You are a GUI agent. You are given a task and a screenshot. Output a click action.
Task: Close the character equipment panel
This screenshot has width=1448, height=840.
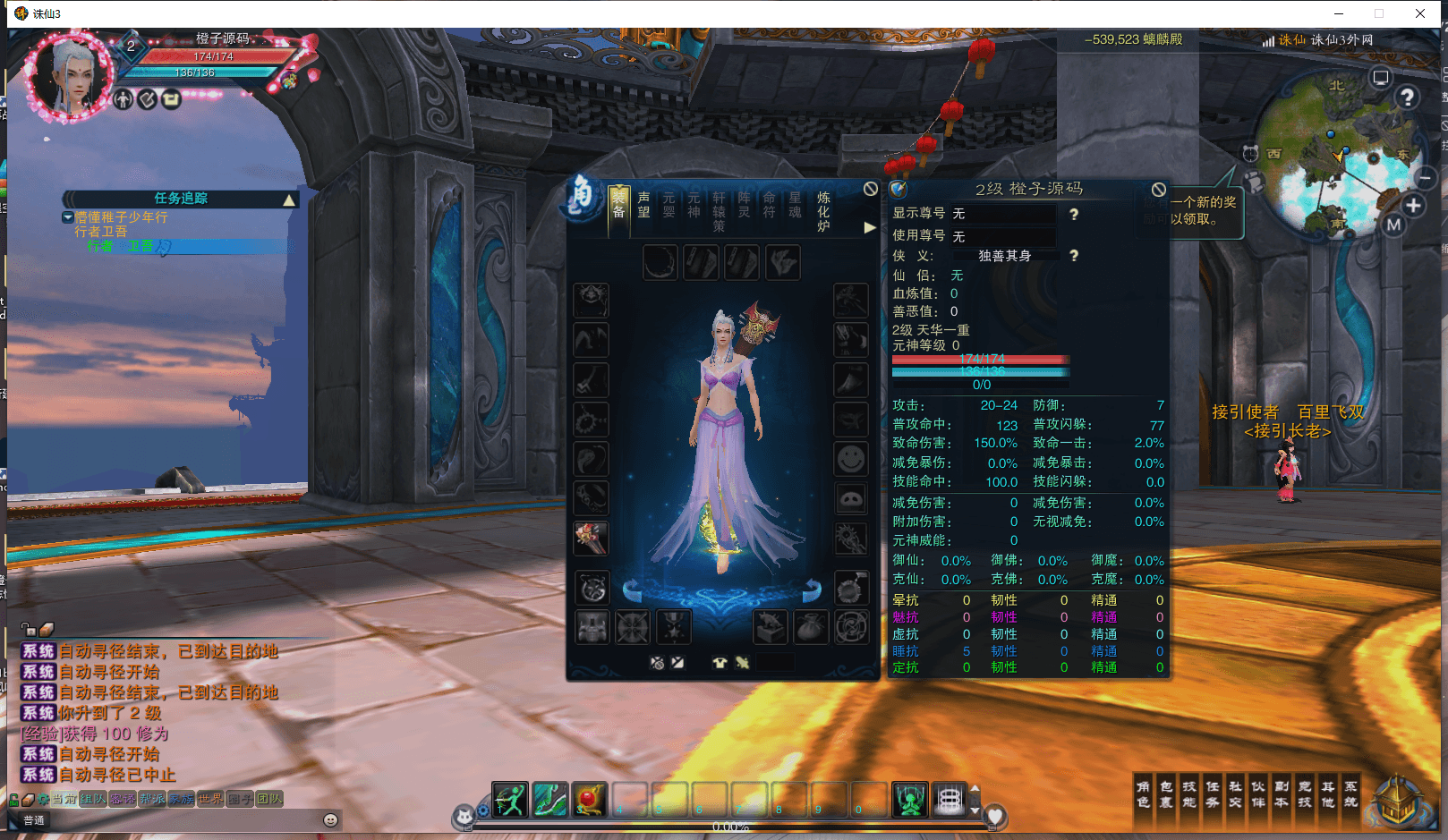coord(870,189)
